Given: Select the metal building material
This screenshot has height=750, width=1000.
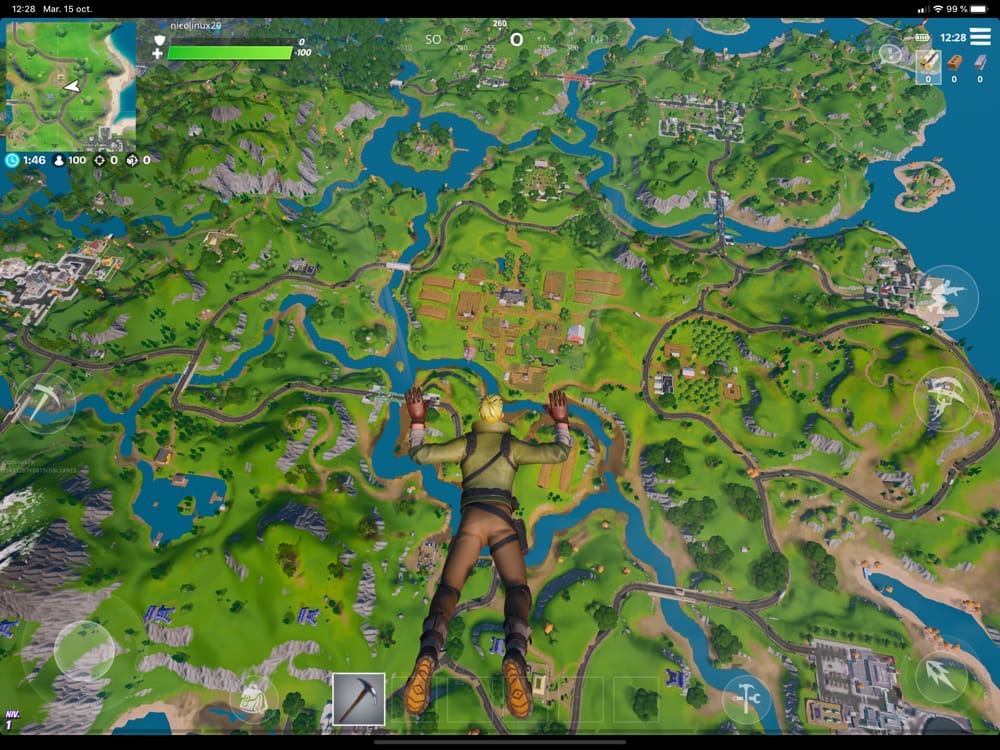Looking at the screenshot, I should [x=980, y=64].
